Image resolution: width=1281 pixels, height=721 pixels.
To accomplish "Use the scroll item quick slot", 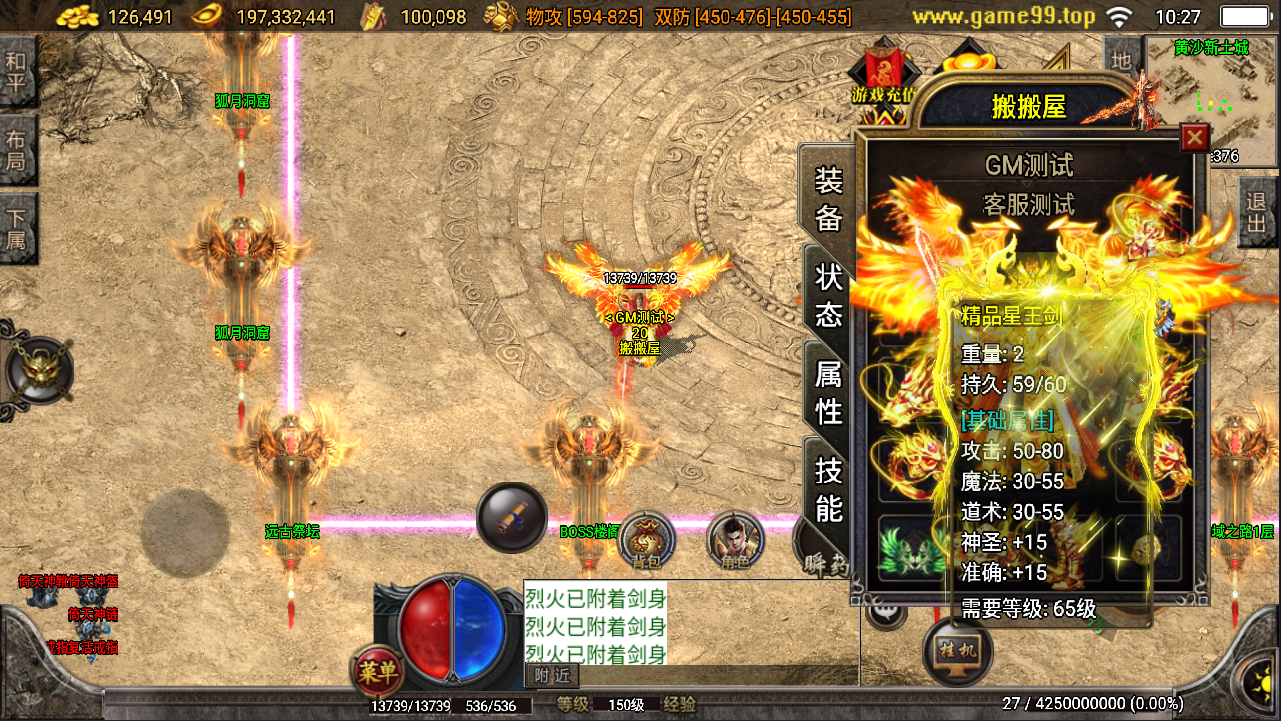I will tap(511, 517).
